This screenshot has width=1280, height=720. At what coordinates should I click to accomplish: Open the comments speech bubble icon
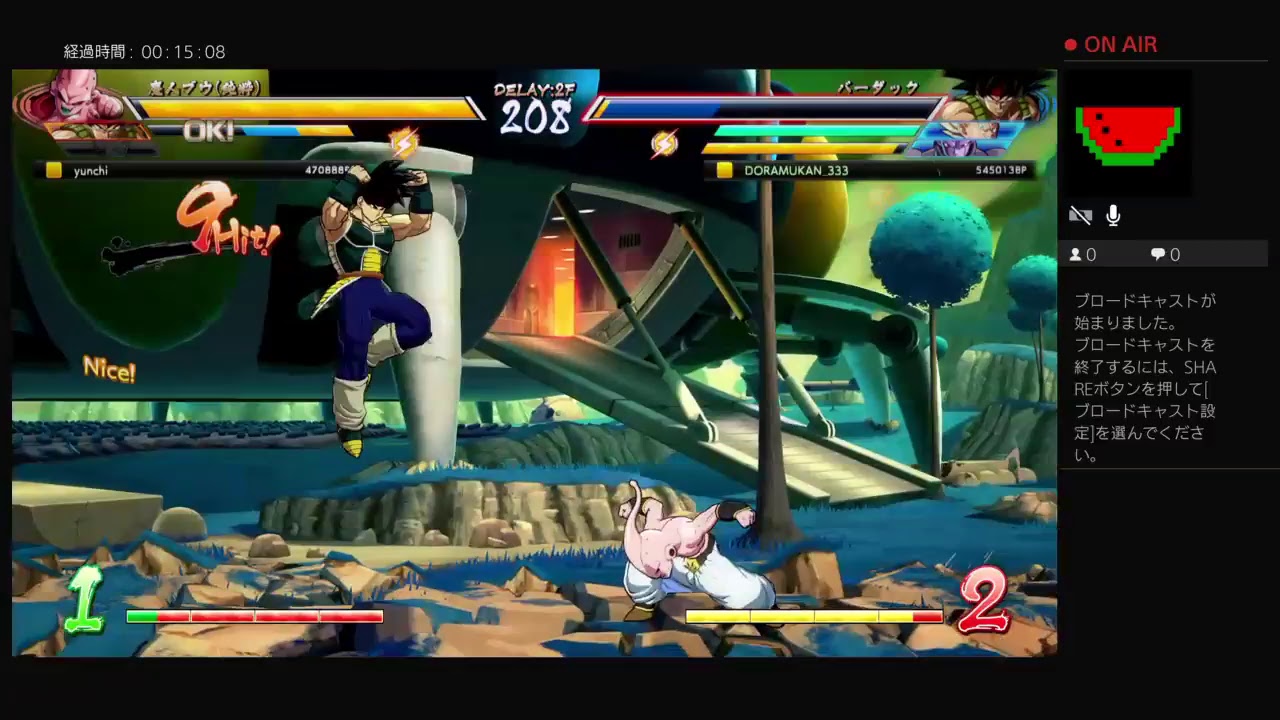1156,254
